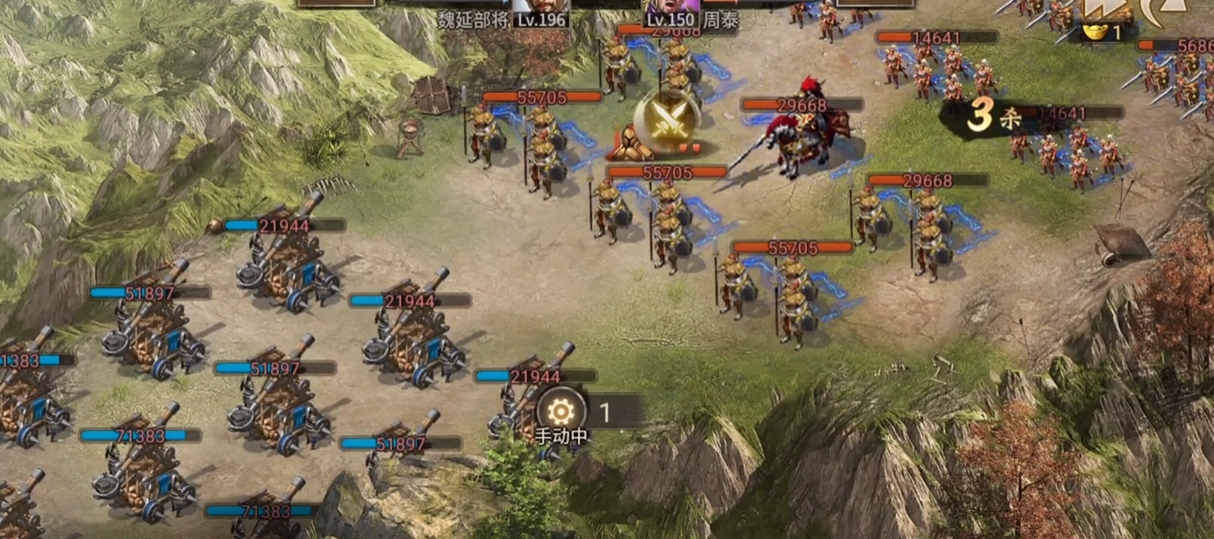Screen dimensions: 1214x539
Task: Toggle the 手动中 manual mode gear button
Action: 561,410
